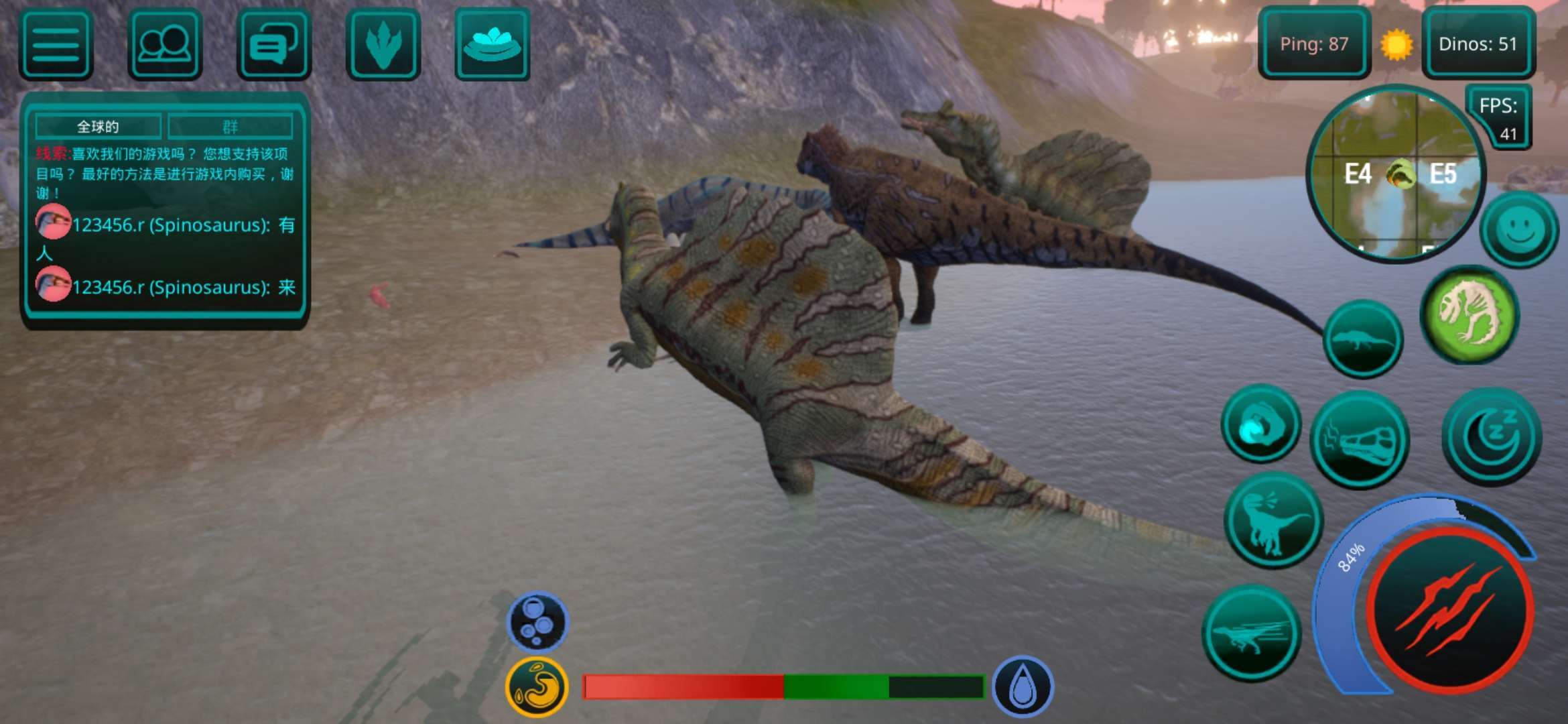This screenshot has width=1568, height=724.
Task: Open the friends group panel
Action: point(165,44)
